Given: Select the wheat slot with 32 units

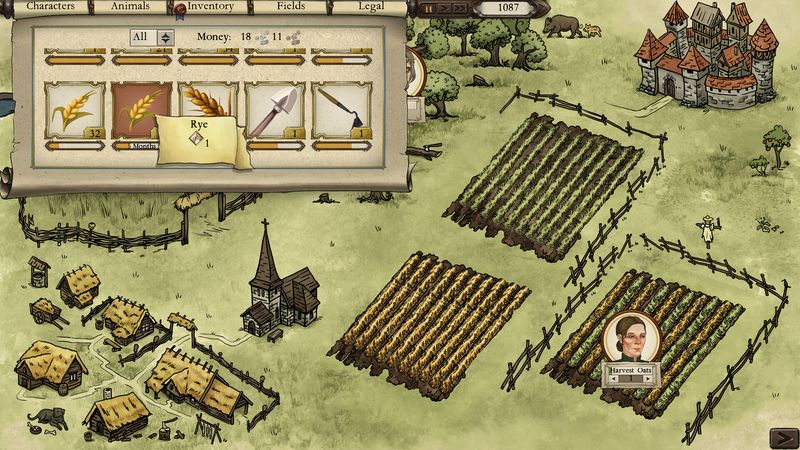Looking at the screenshot, I should [75, 110].
